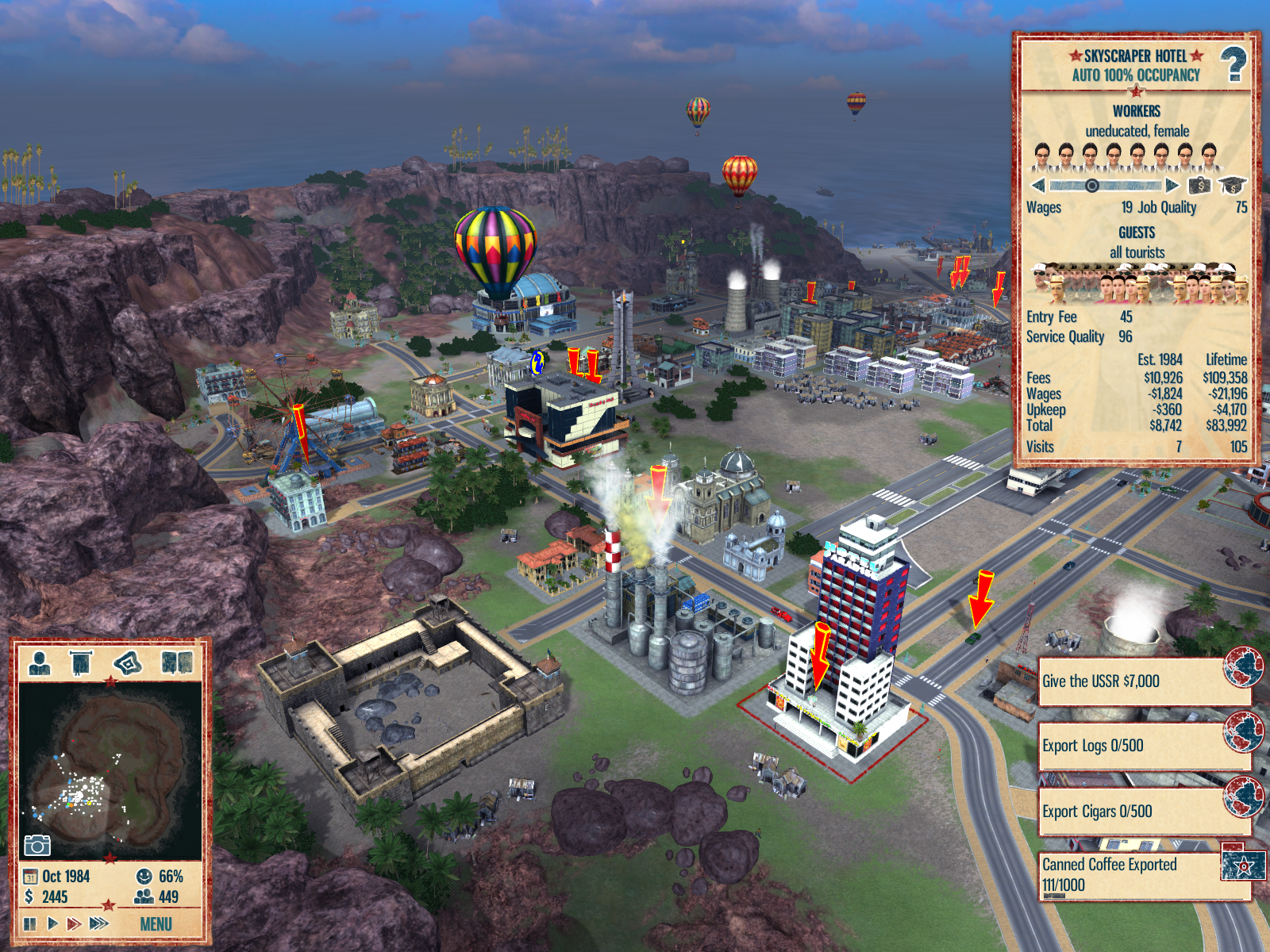Switch to double-arrow fast speed
This screenshot has height=952, width=1270.
74,923
